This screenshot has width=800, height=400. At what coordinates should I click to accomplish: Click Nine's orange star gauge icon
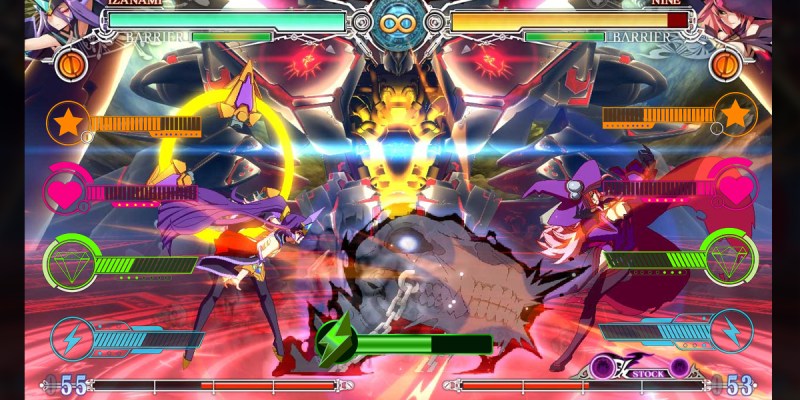point(735,114)
